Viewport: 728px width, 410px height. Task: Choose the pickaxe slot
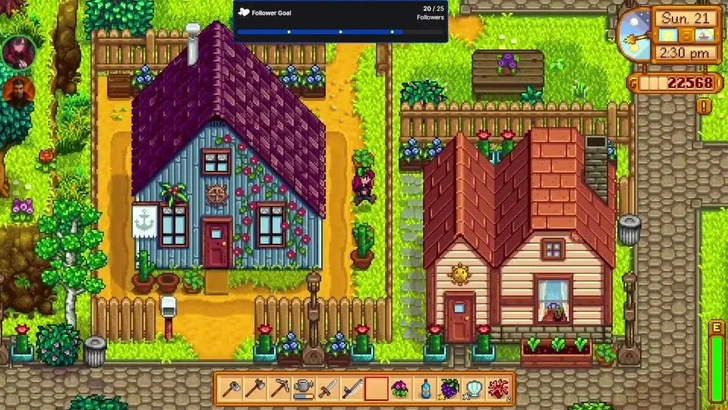280,388
